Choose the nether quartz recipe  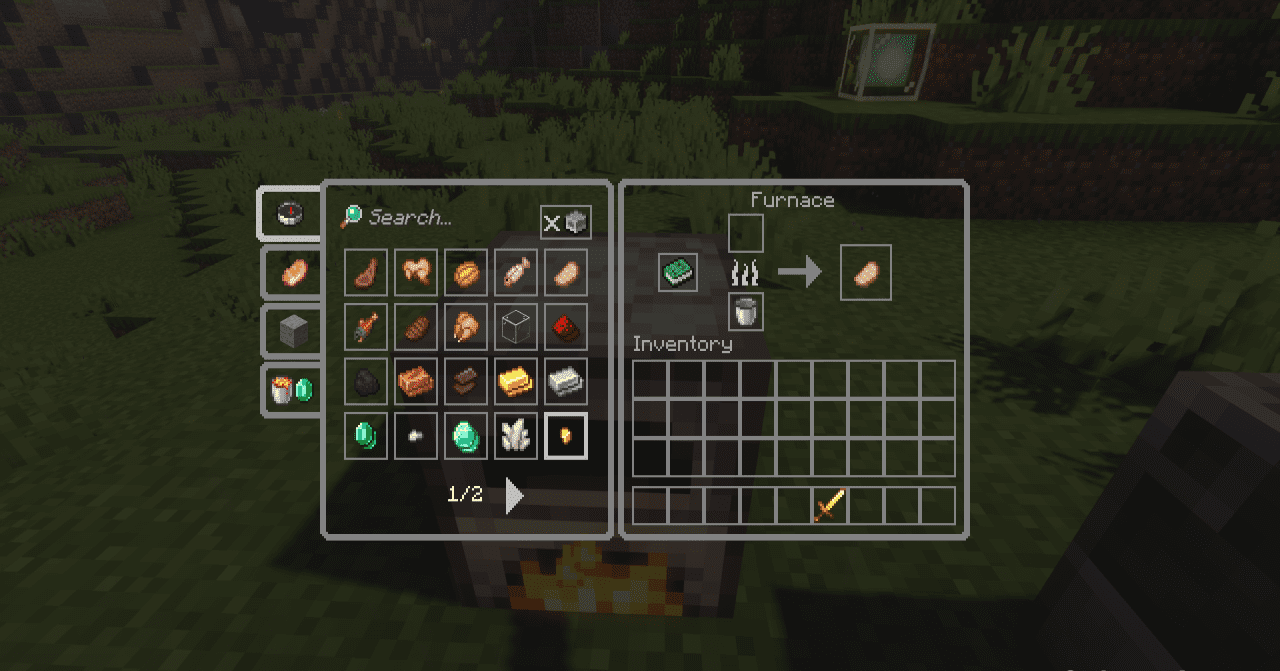point(516,436)
